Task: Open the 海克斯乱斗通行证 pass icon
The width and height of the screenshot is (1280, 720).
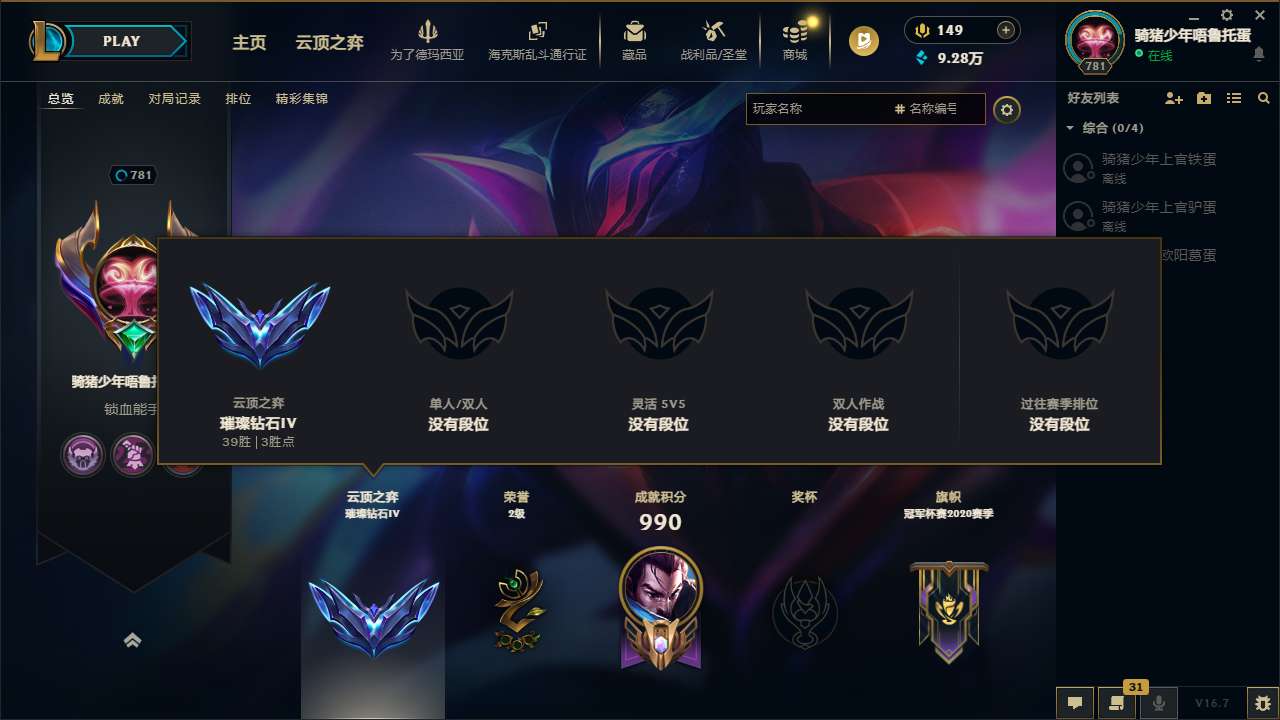Action: 538,40
